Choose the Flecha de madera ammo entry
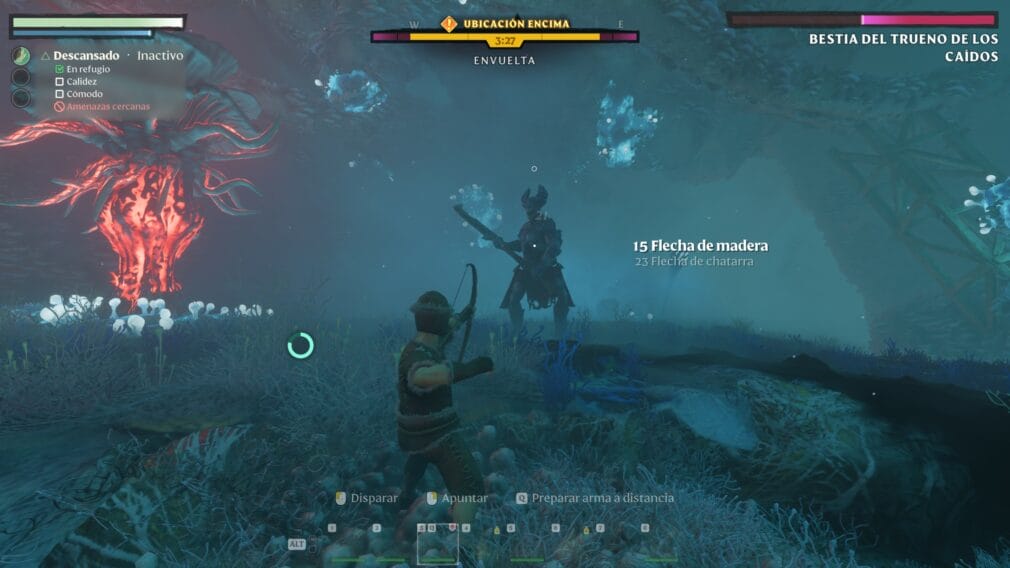This screenshot has height=568, width=1010. coord(700,246)
